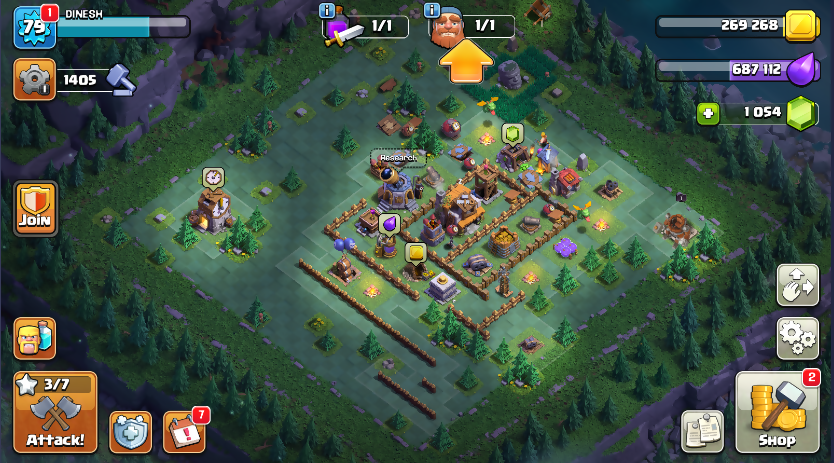Open the news calendar with 7 notifications
The height and width of the screenshot is (463, 834).
point(183,432)
